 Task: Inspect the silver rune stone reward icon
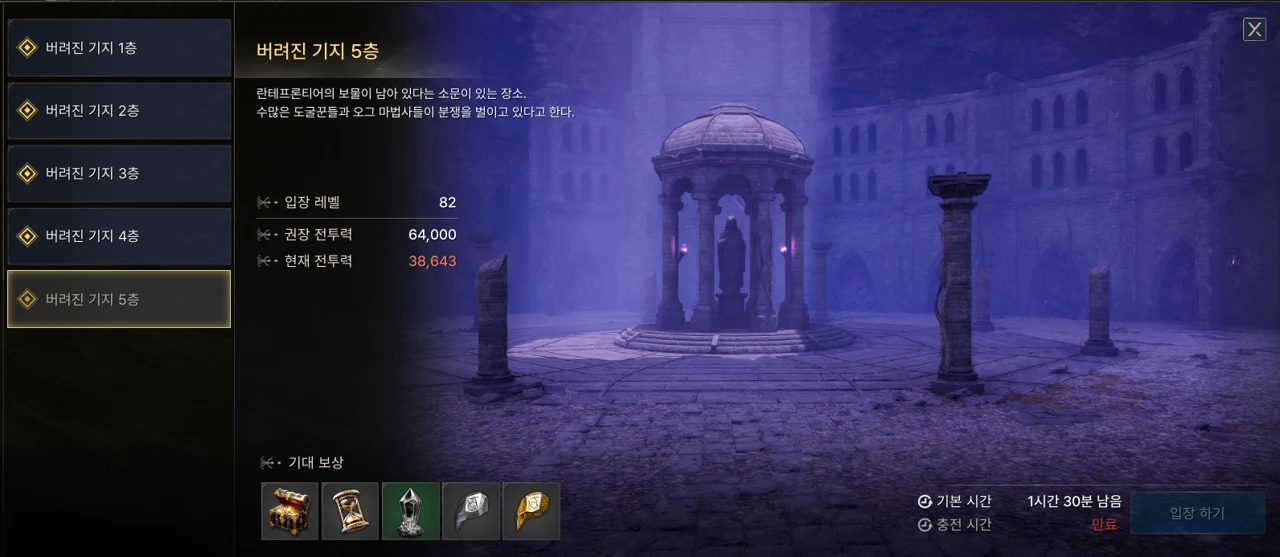(470, 511)
